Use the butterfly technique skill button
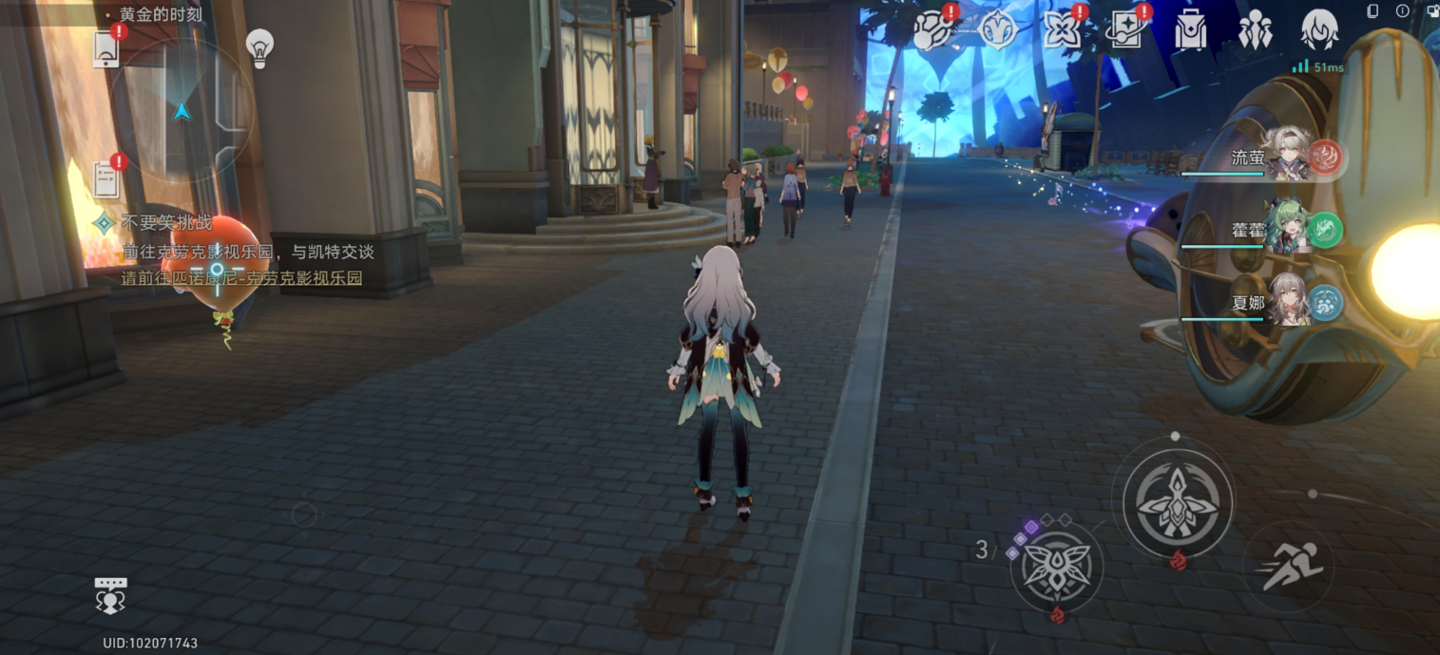The width and height of the screenshot is (1440, 655). point(1056,567)
